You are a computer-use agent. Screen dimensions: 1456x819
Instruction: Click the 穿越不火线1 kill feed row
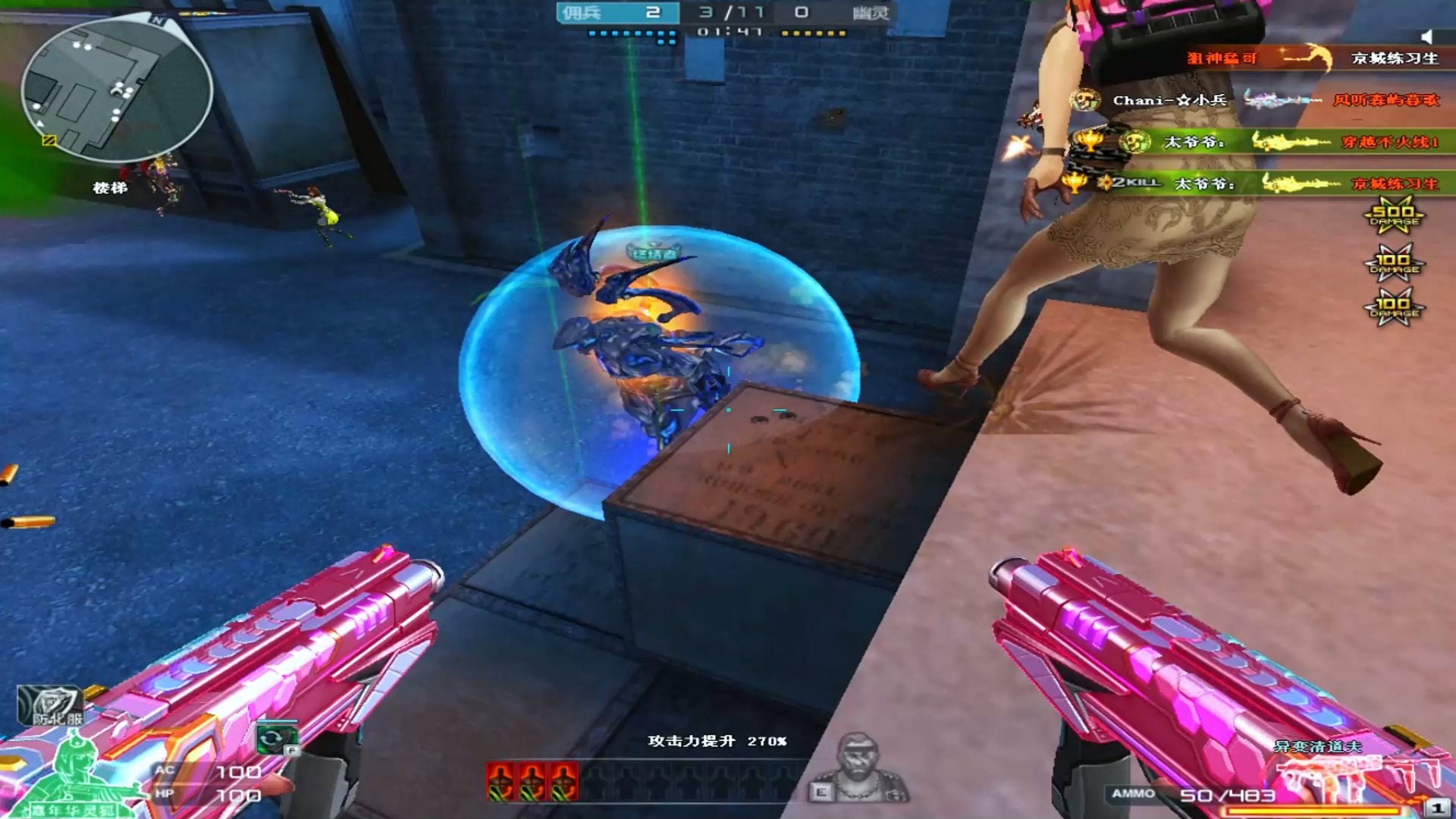(1259, 142)
